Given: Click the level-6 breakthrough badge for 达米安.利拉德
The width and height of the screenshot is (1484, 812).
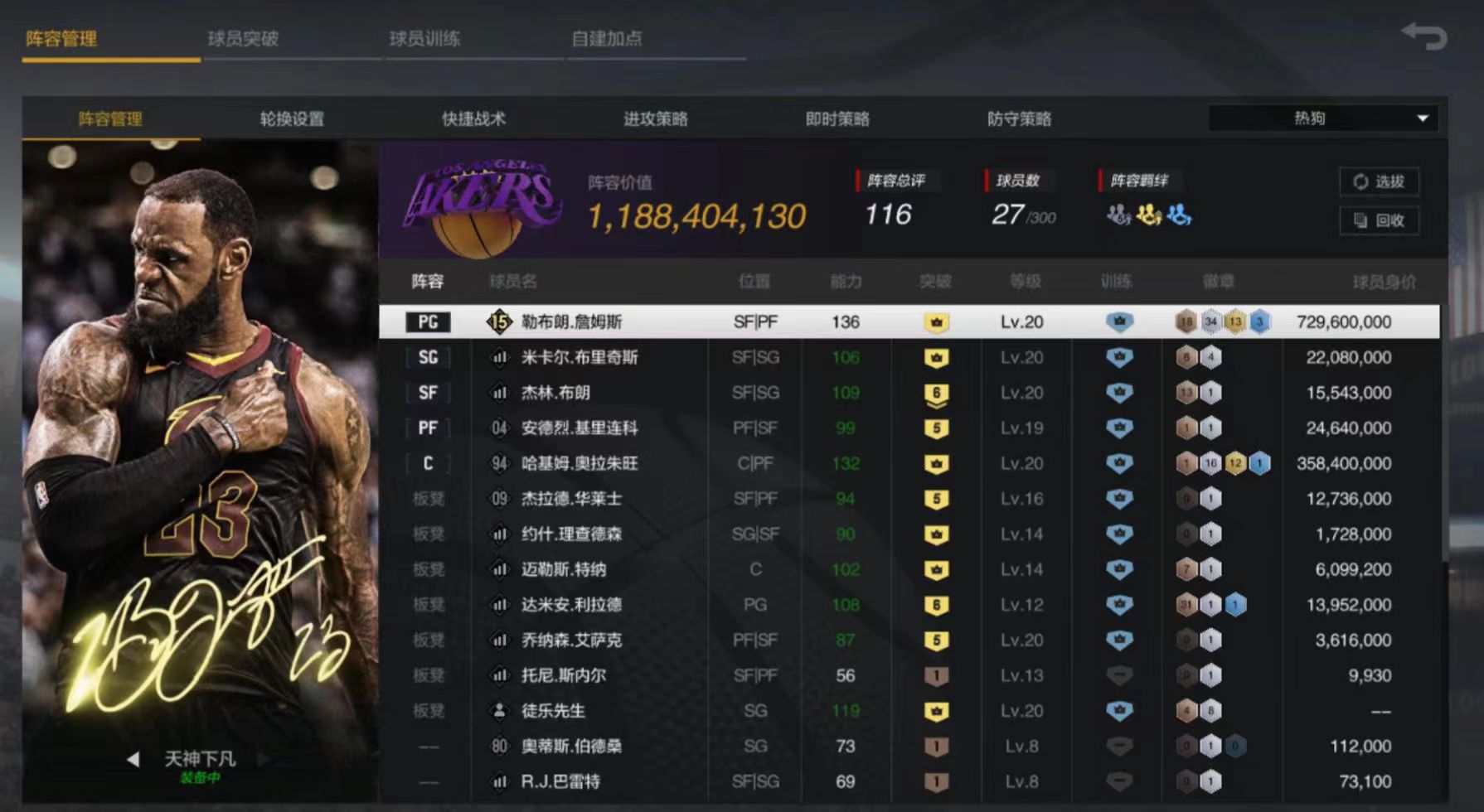Looking at the screenshot, I should coord(935,605).
